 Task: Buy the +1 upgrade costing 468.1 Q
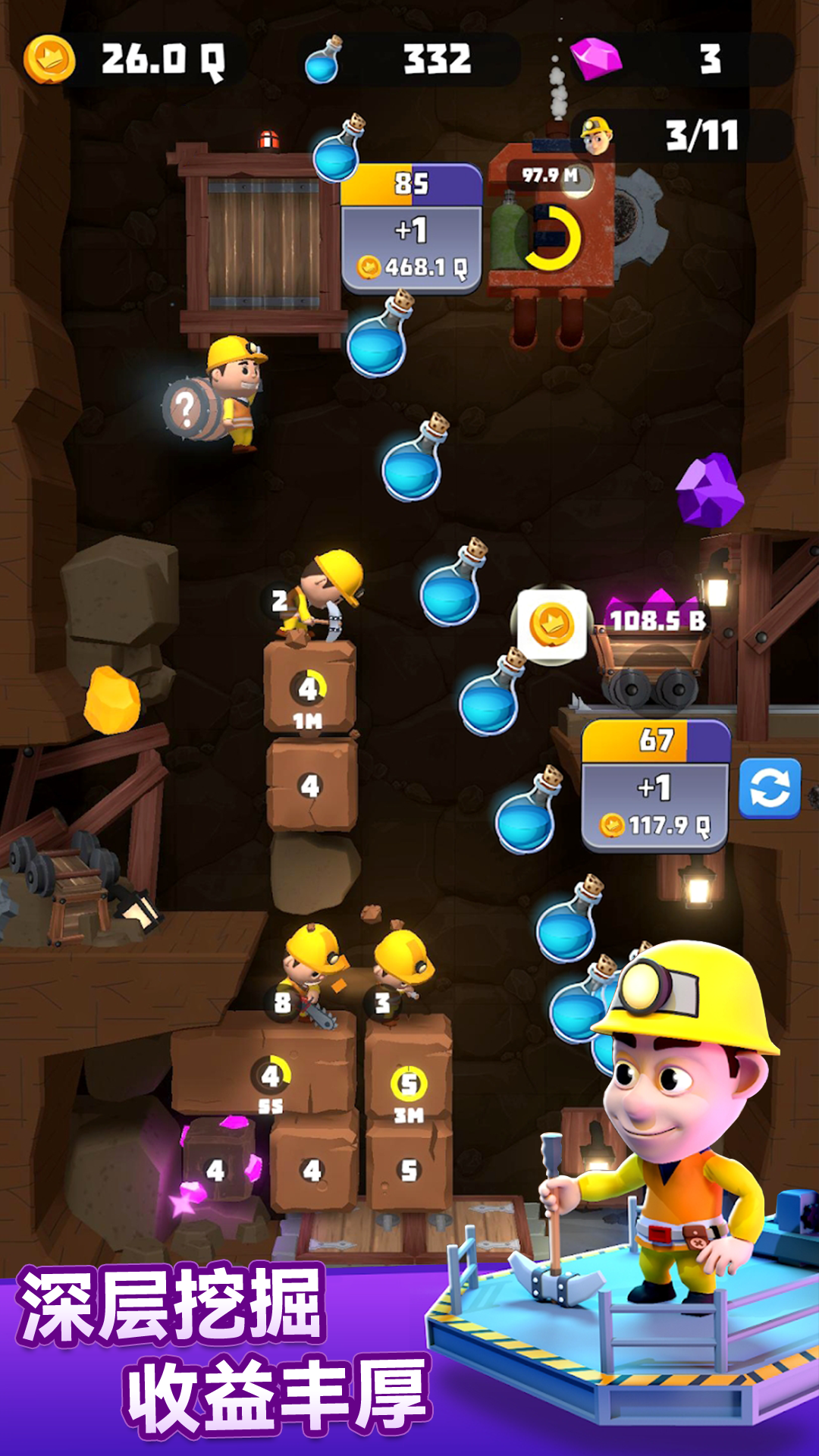411,249
